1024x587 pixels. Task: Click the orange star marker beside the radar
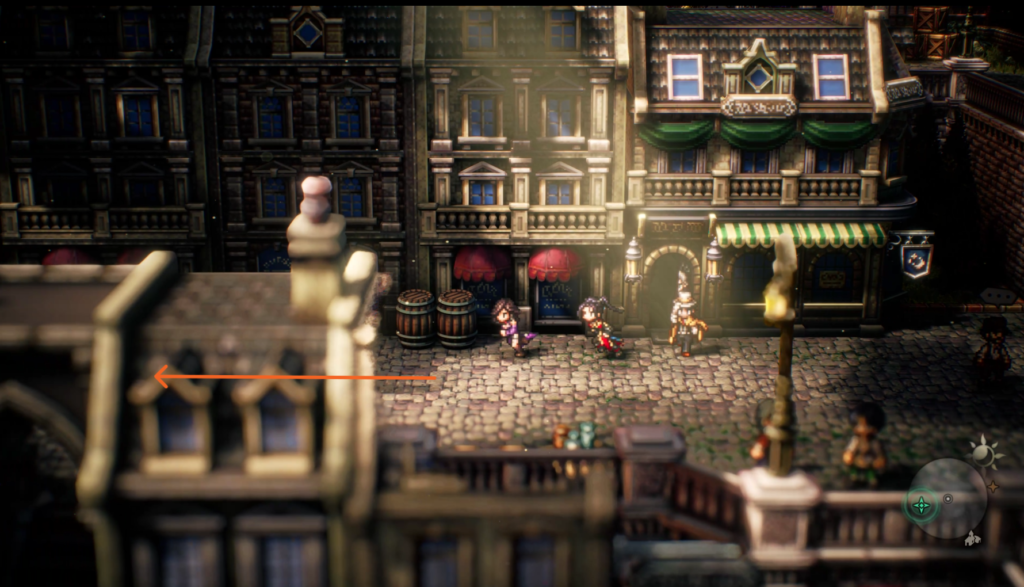994,487
